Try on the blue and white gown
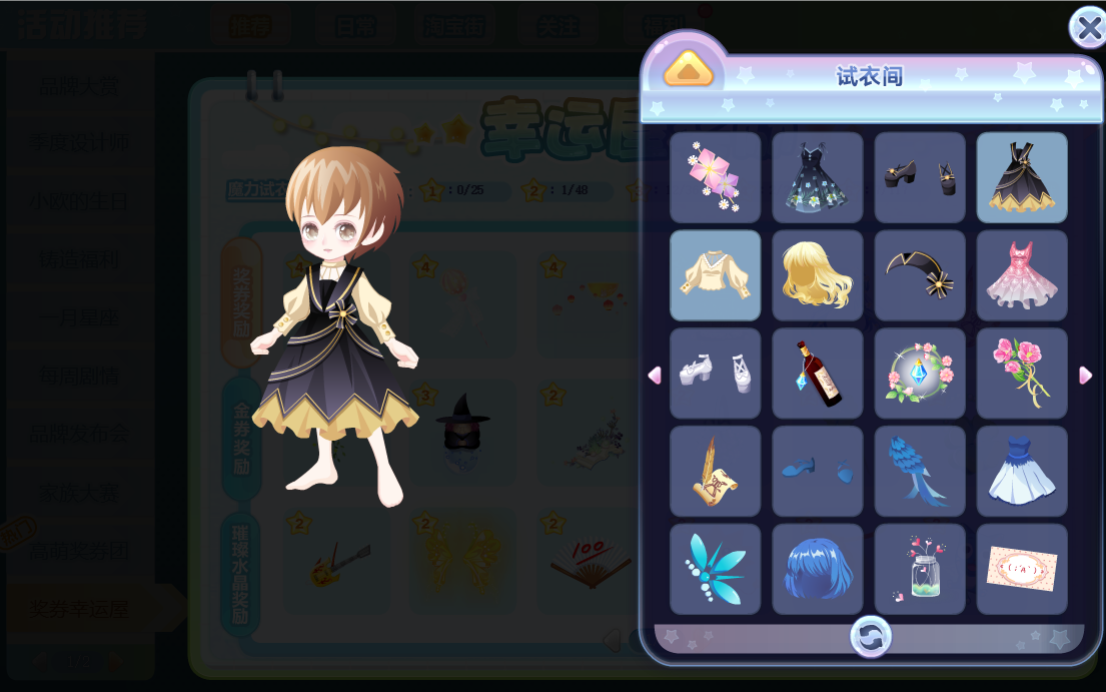 click(1022, 471)
